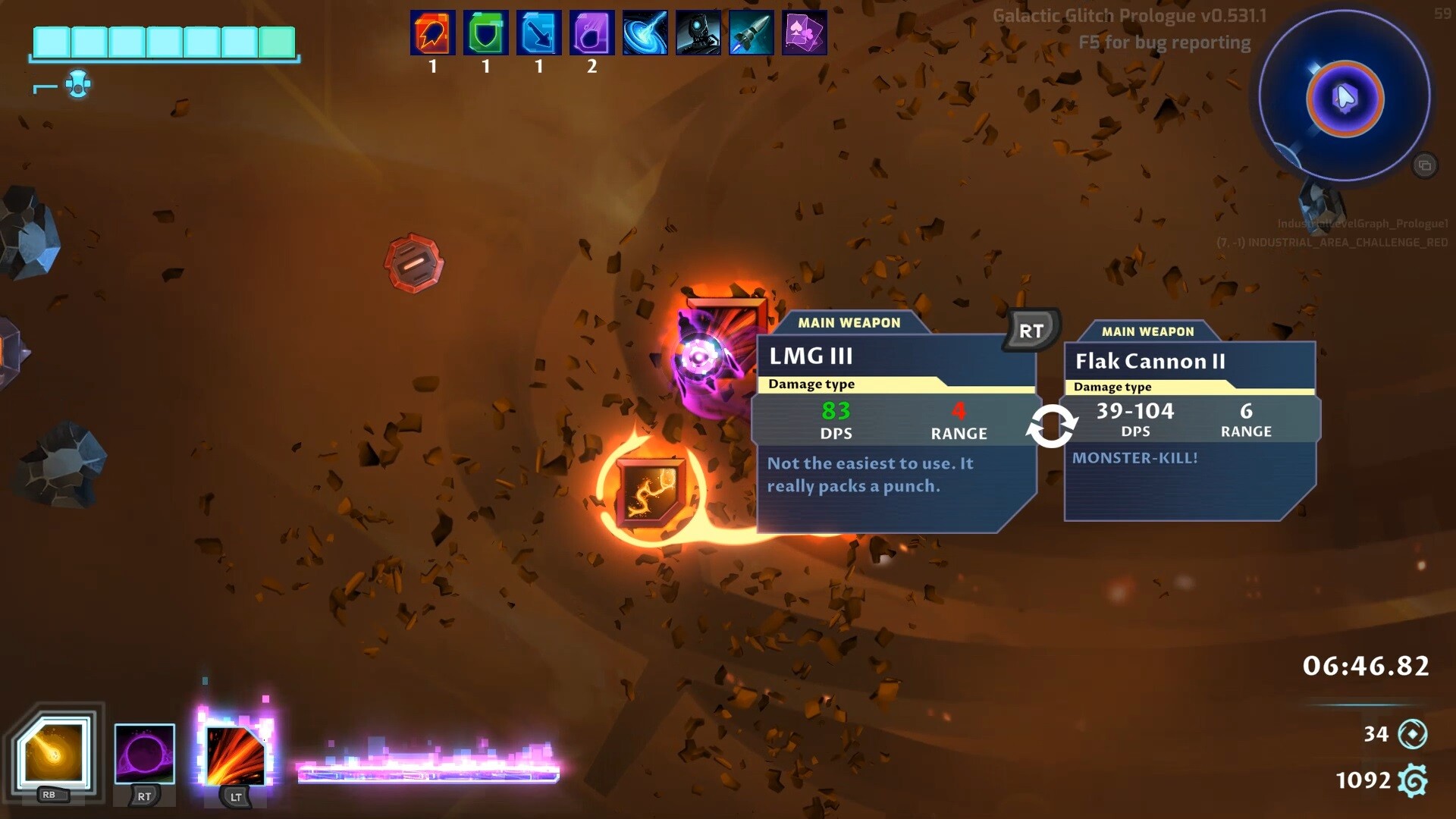
Task: Select the purple void ring weapon slot
Action: pos(144,754)
